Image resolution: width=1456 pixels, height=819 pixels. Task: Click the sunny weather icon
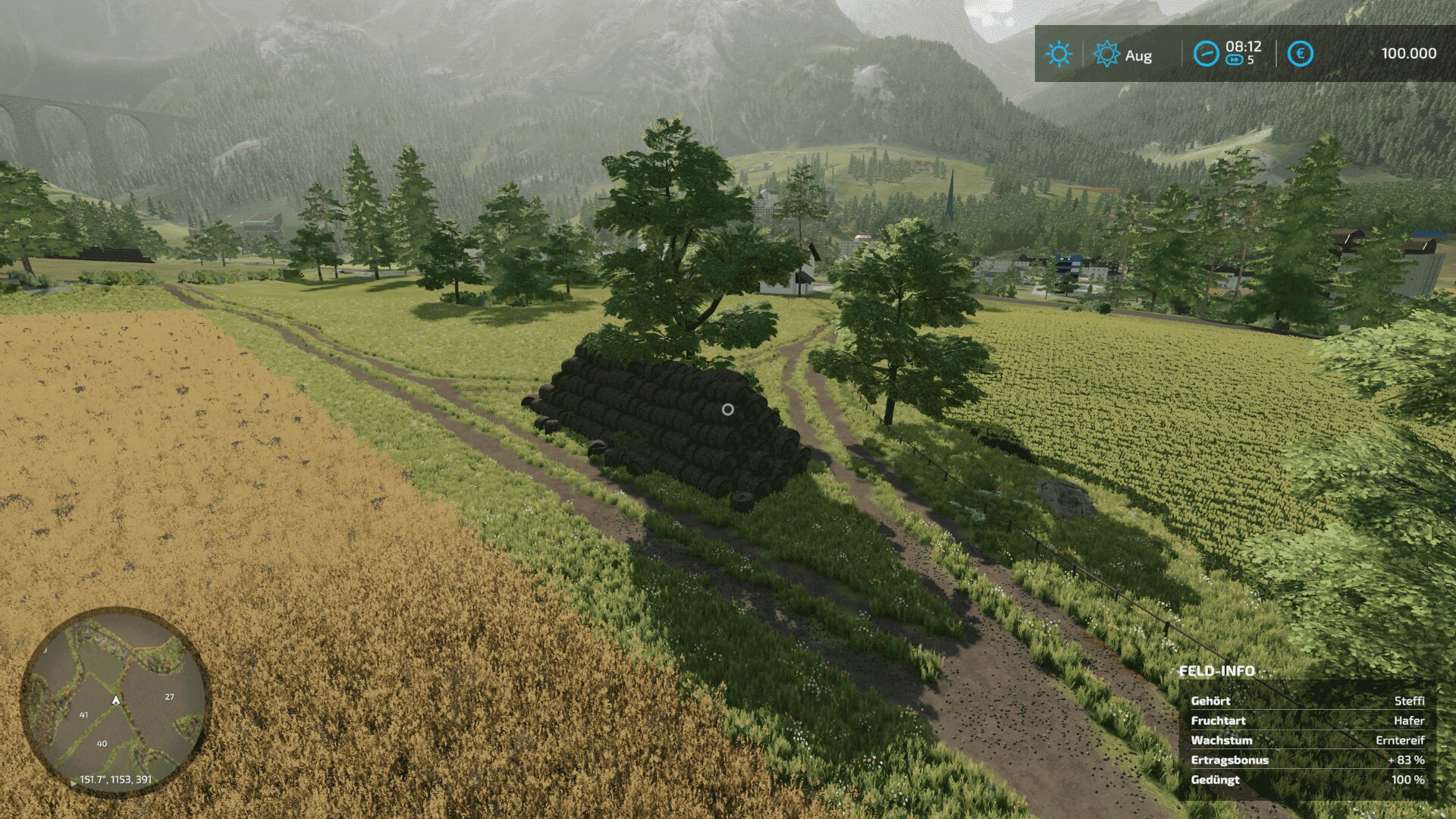[1058, 54]
